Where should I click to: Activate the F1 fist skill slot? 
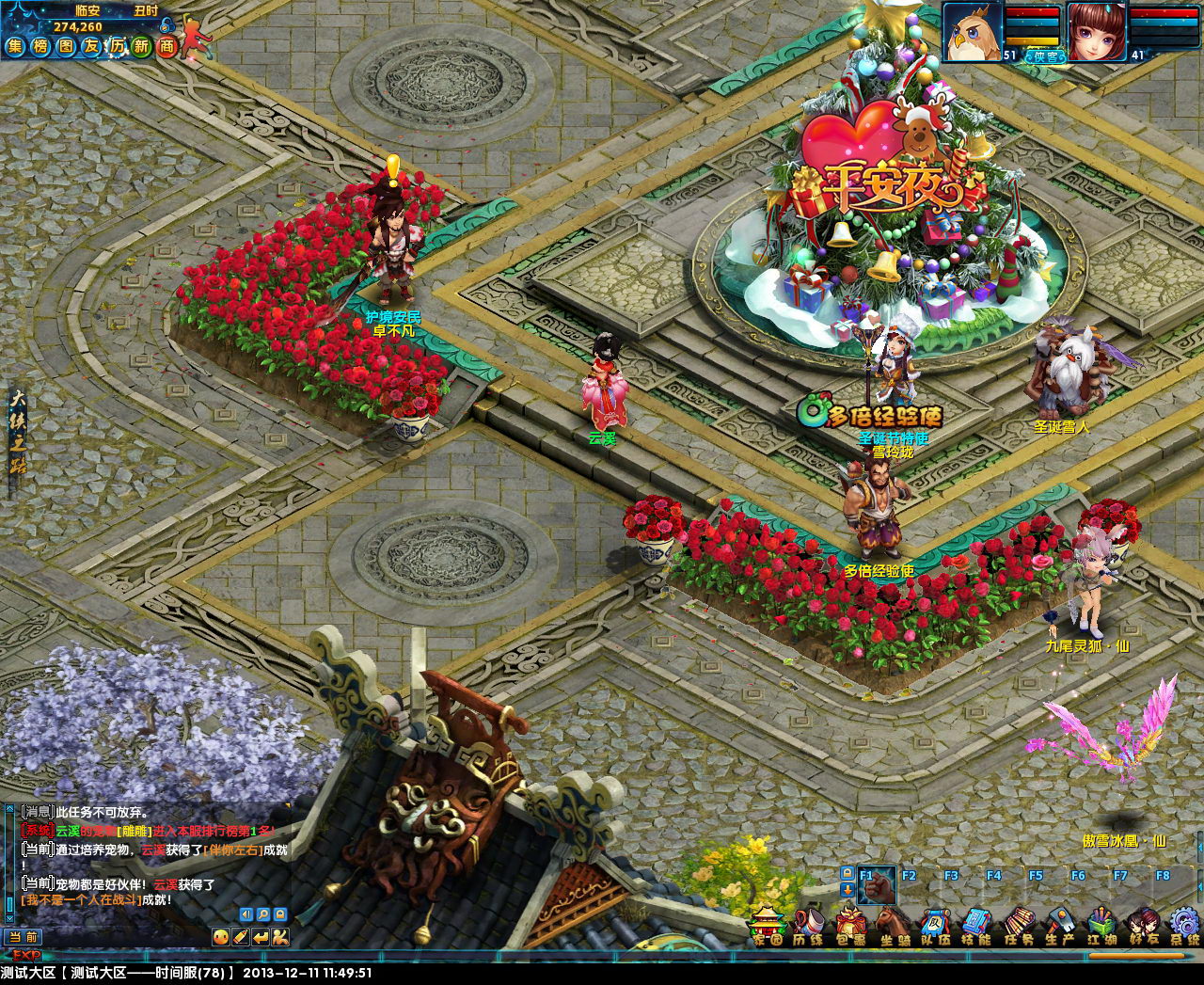[x=876, y=886]
